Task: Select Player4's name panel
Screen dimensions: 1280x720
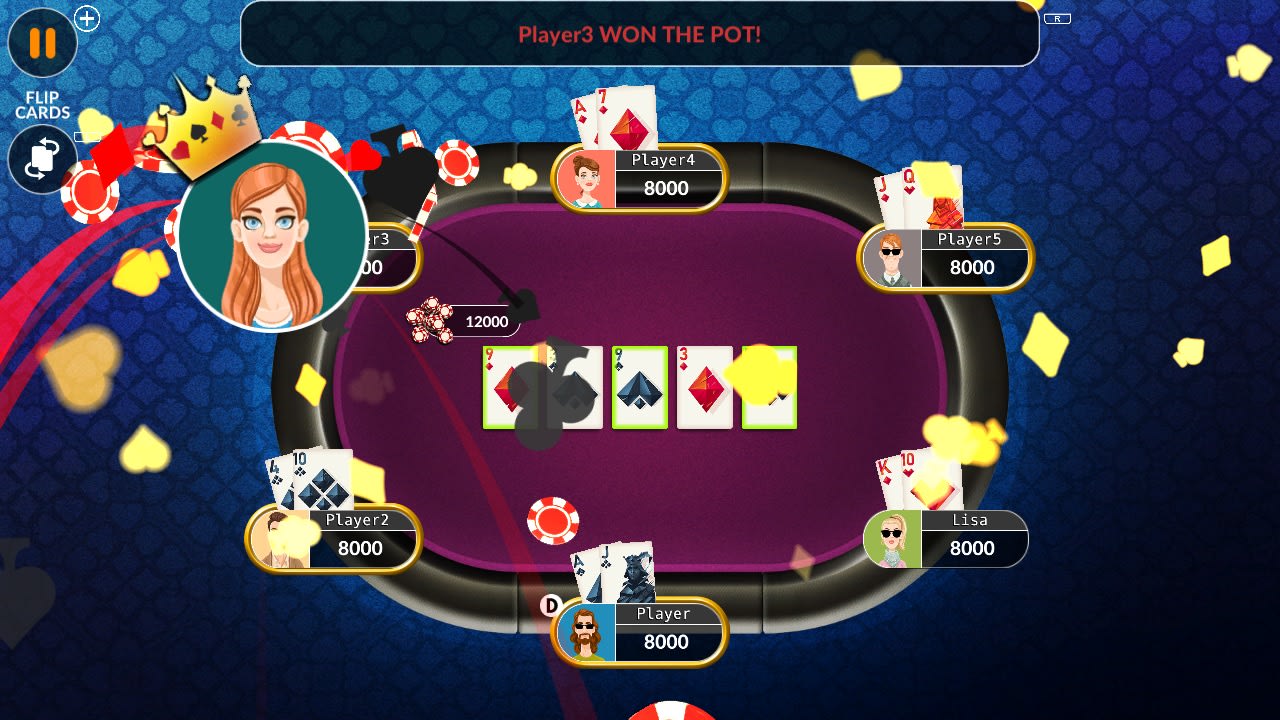Action: coord(640,178)
